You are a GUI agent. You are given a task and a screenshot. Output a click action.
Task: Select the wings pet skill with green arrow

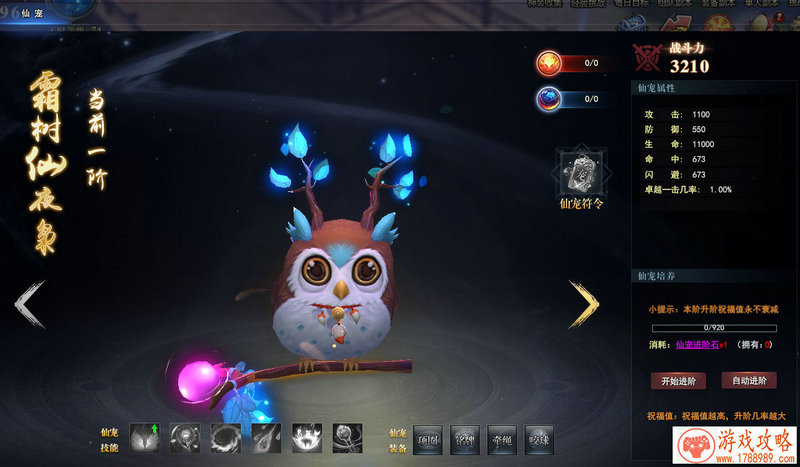(x=144, y=437)
